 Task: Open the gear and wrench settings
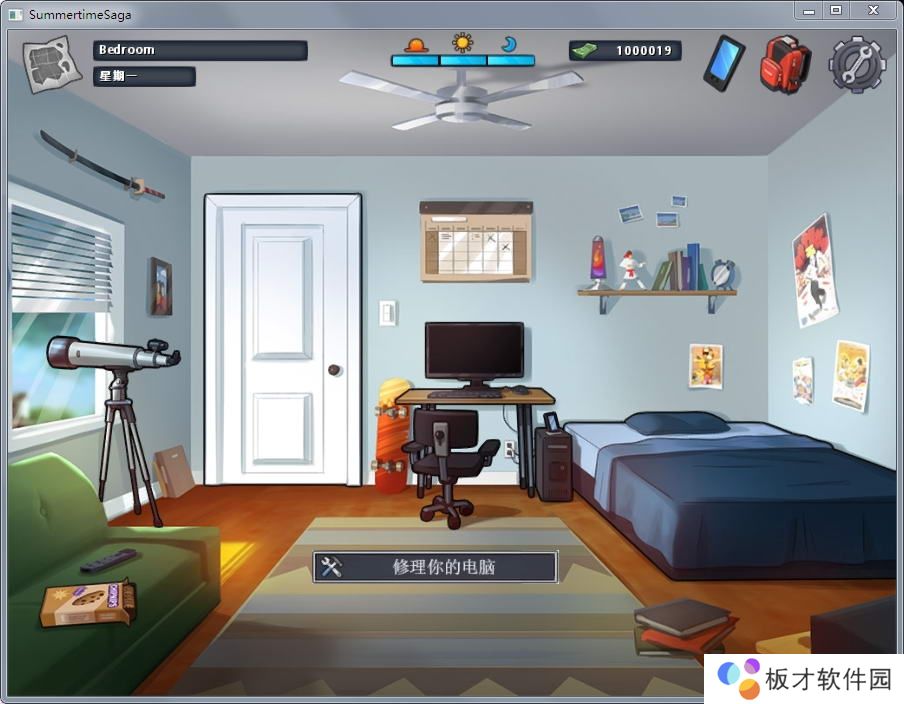coord(857,65)
